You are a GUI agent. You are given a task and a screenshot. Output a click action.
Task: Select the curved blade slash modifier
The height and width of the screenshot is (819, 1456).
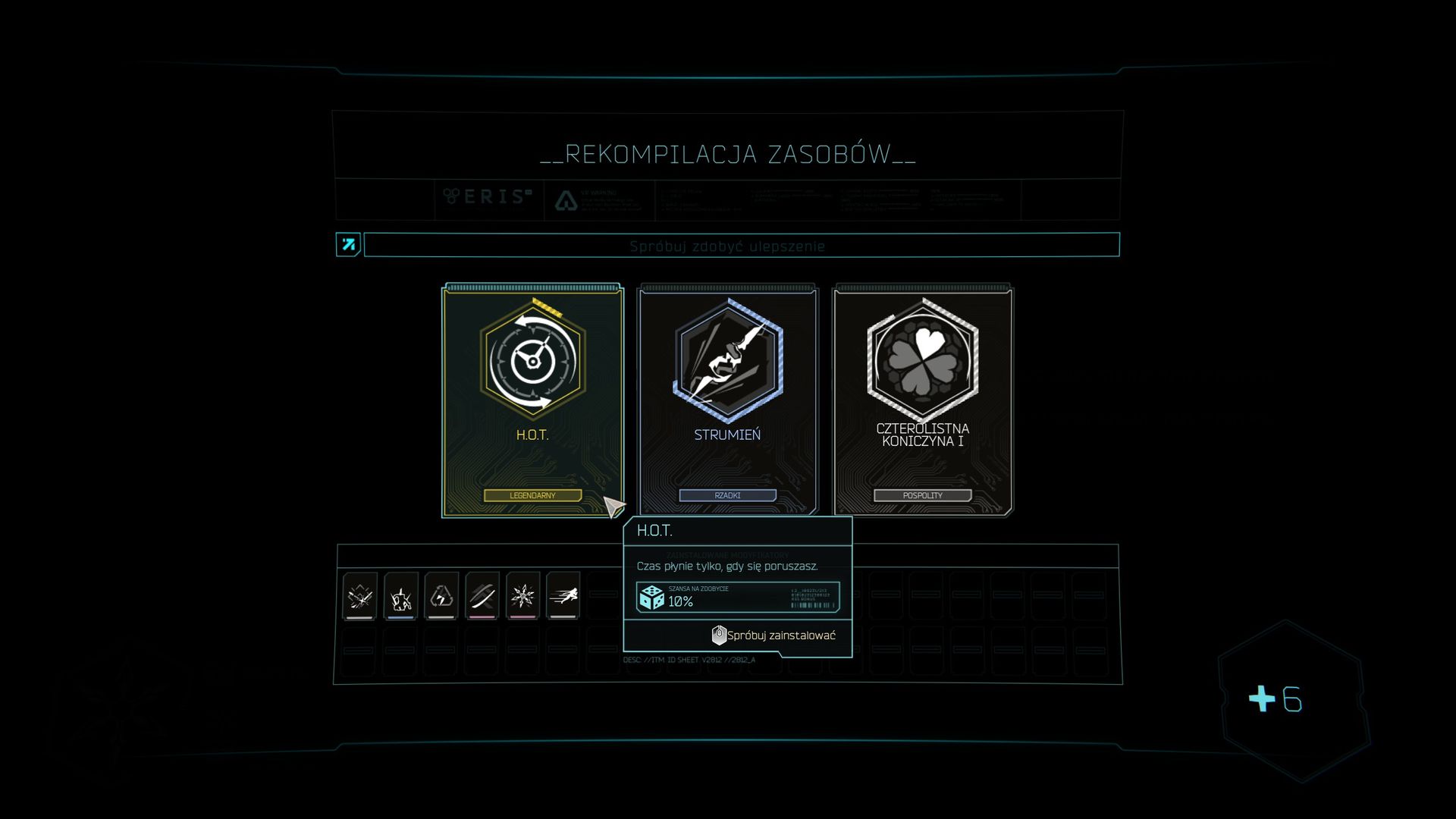pyautogui.click(x=482, y=596)
